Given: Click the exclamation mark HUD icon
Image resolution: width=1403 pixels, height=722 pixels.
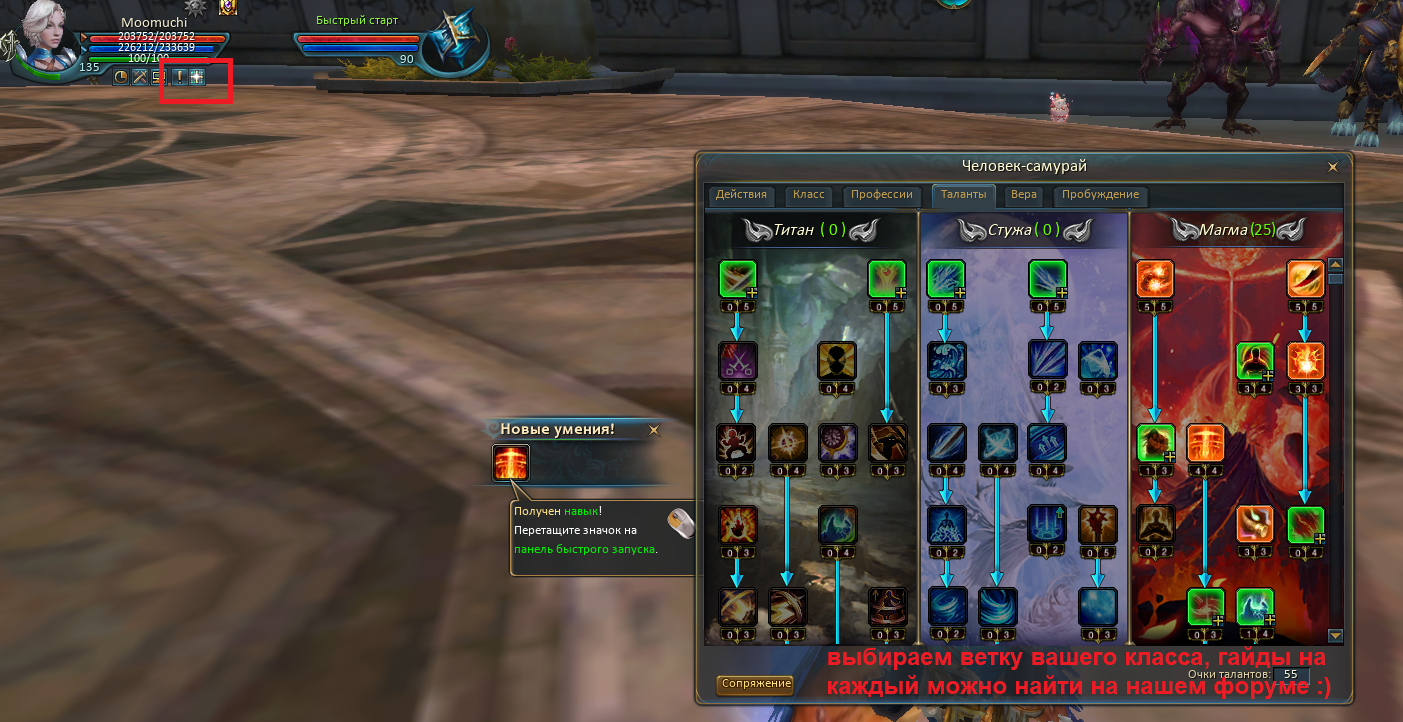Looking at the screenshot, I should (180, 76).
